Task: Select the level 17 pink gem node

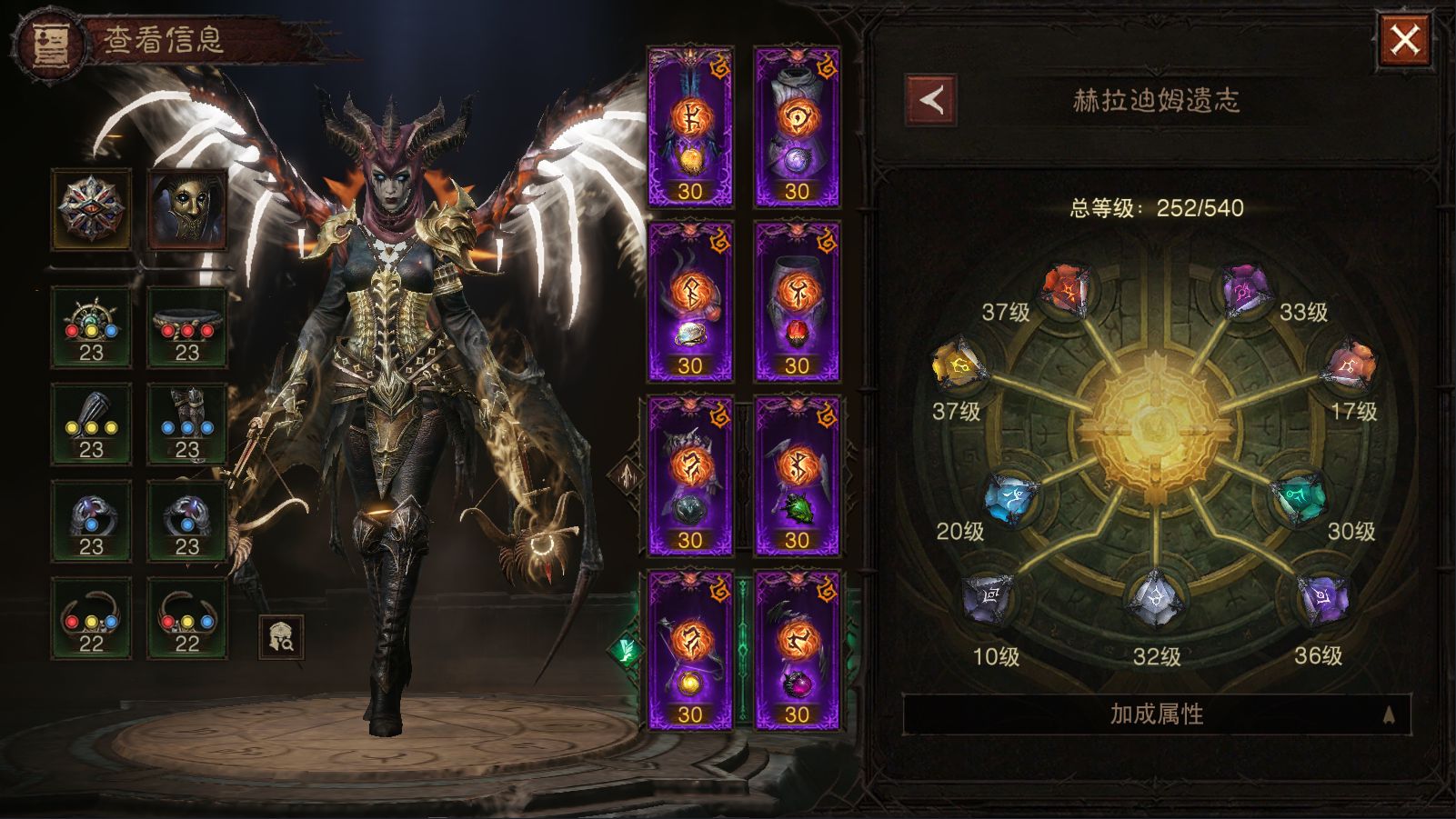Action: coord(1351,365)
